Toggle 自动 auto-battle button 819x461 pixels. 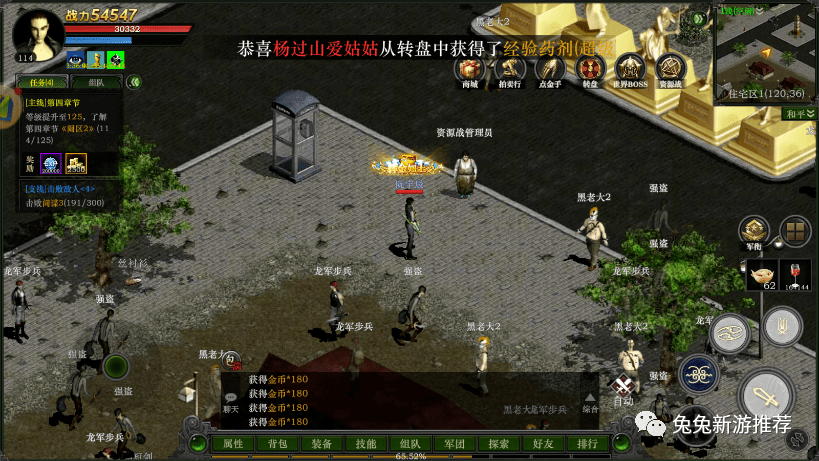(x=624, y=391)
